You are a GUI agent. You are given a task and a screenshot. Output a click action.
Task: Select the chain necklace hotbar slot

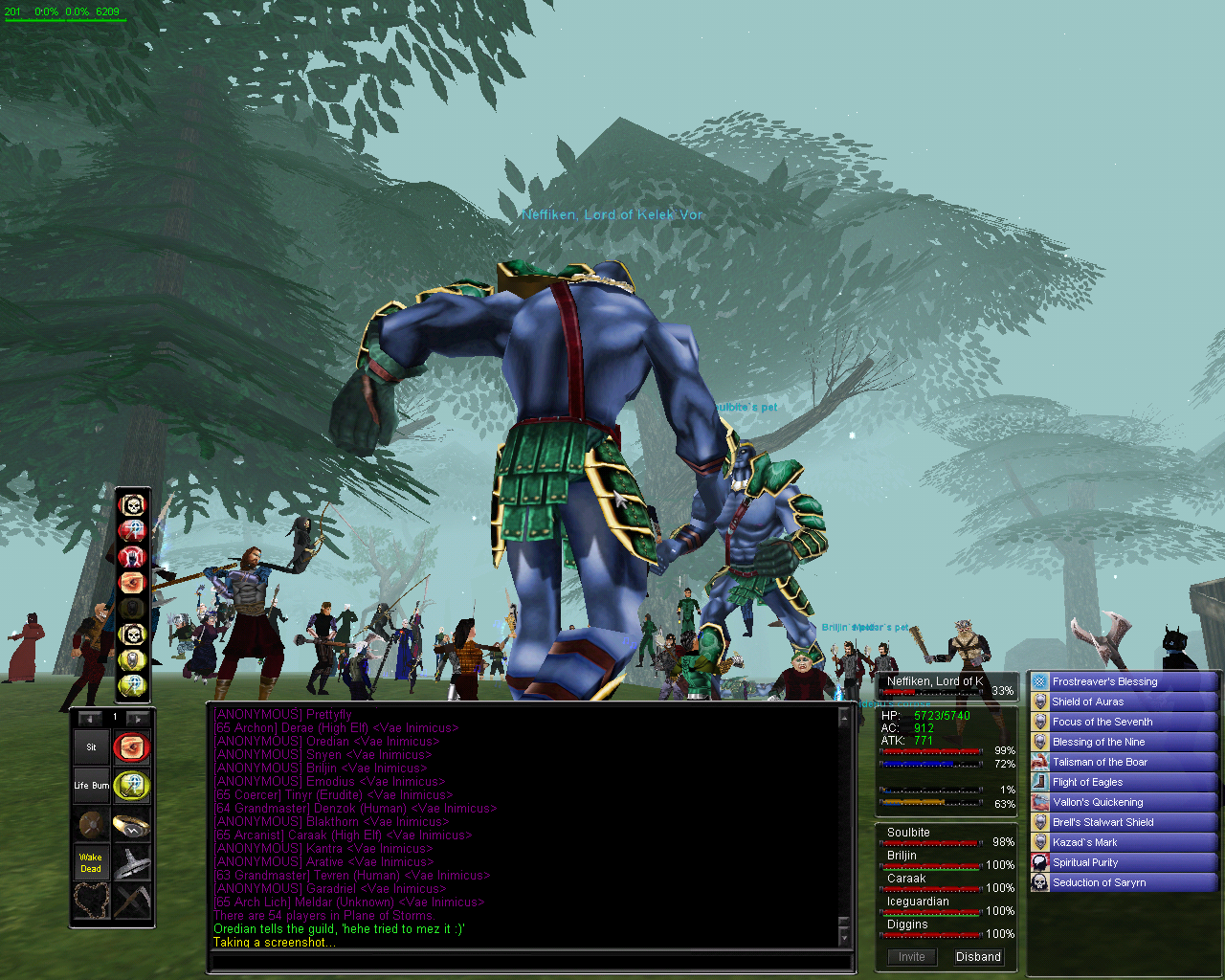click(x=92, y=902)
